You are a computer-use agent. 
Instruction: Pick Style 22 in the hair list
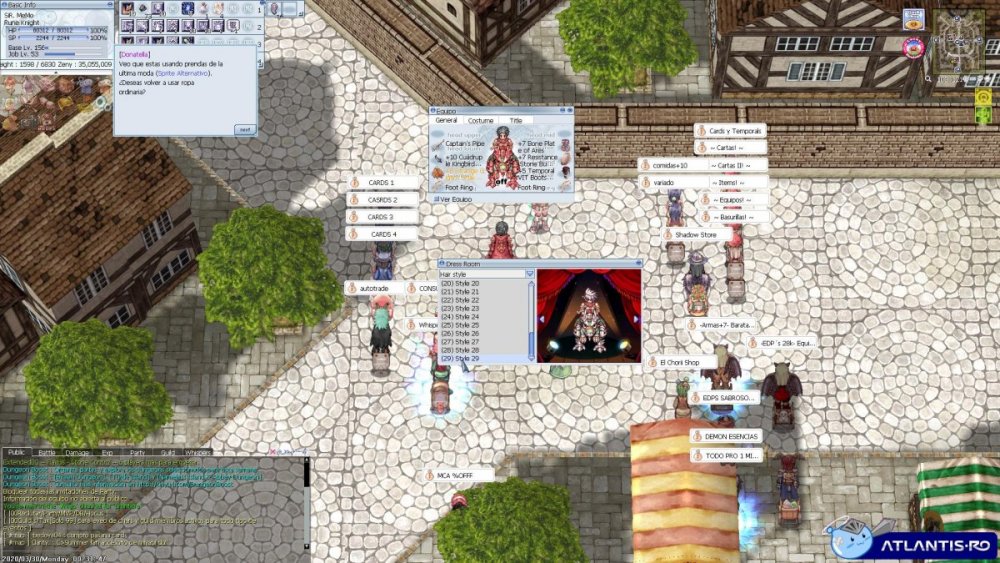click(460, 300)
